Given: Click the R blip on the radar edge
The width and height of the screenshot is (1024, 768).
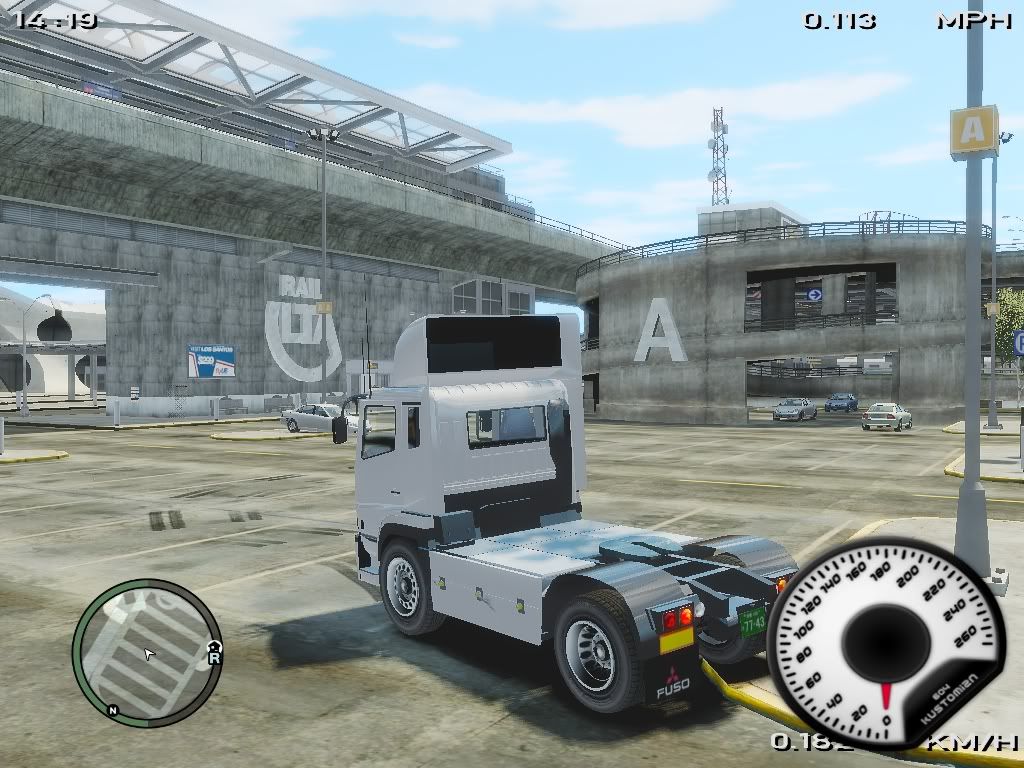Looking at the screenshot, I should (214, 657).
